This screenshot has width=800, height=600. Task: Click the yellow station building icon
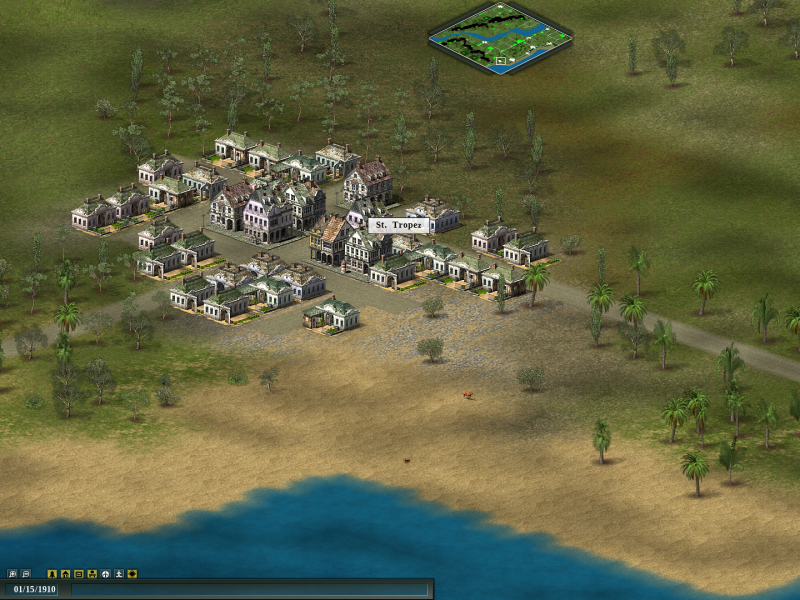[x=92, y=574]
